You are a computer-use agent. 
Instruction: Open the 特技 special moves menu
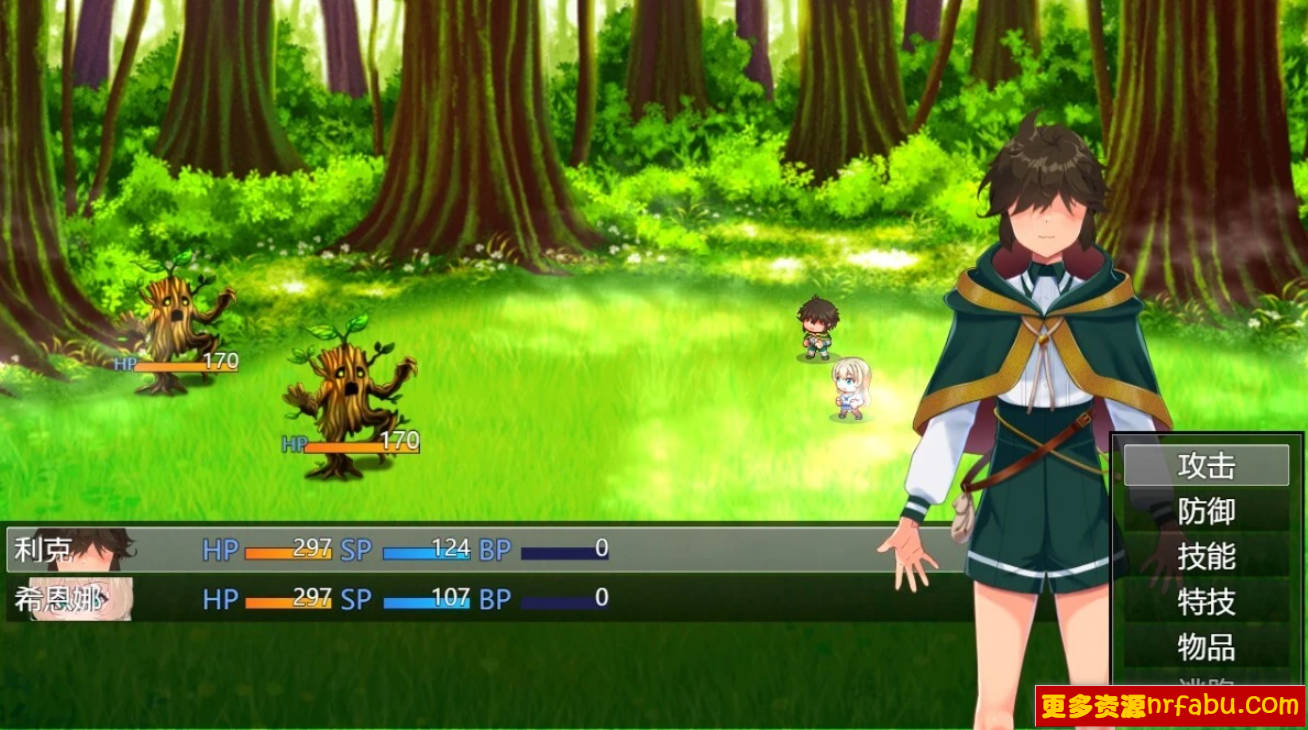pos(1206,602)
